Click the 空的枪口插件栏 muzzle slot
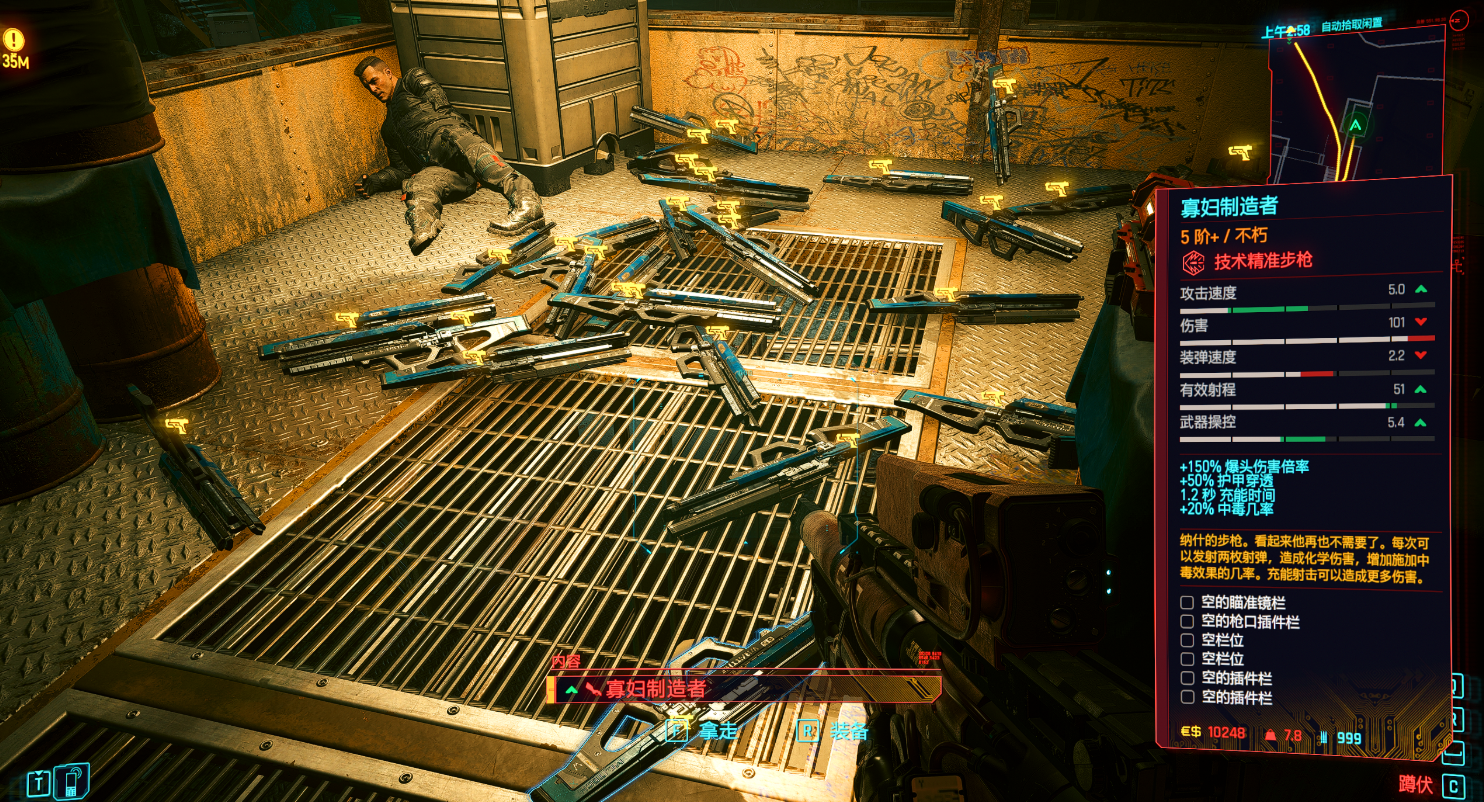1484x802 pixels. (1187, 622)
